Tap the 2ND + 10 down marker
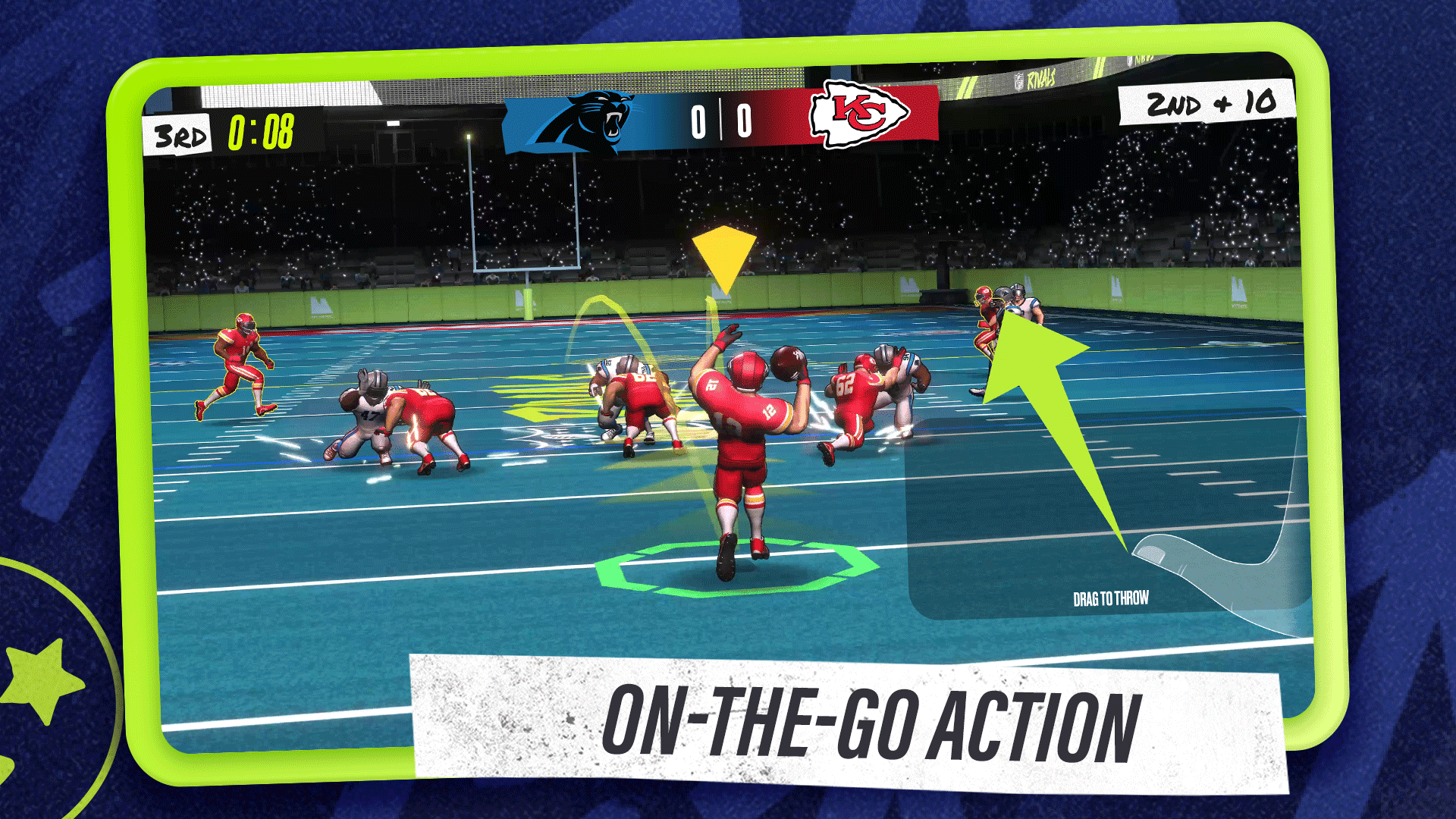The image size is (1456, 819). [x=1209, y=104]
